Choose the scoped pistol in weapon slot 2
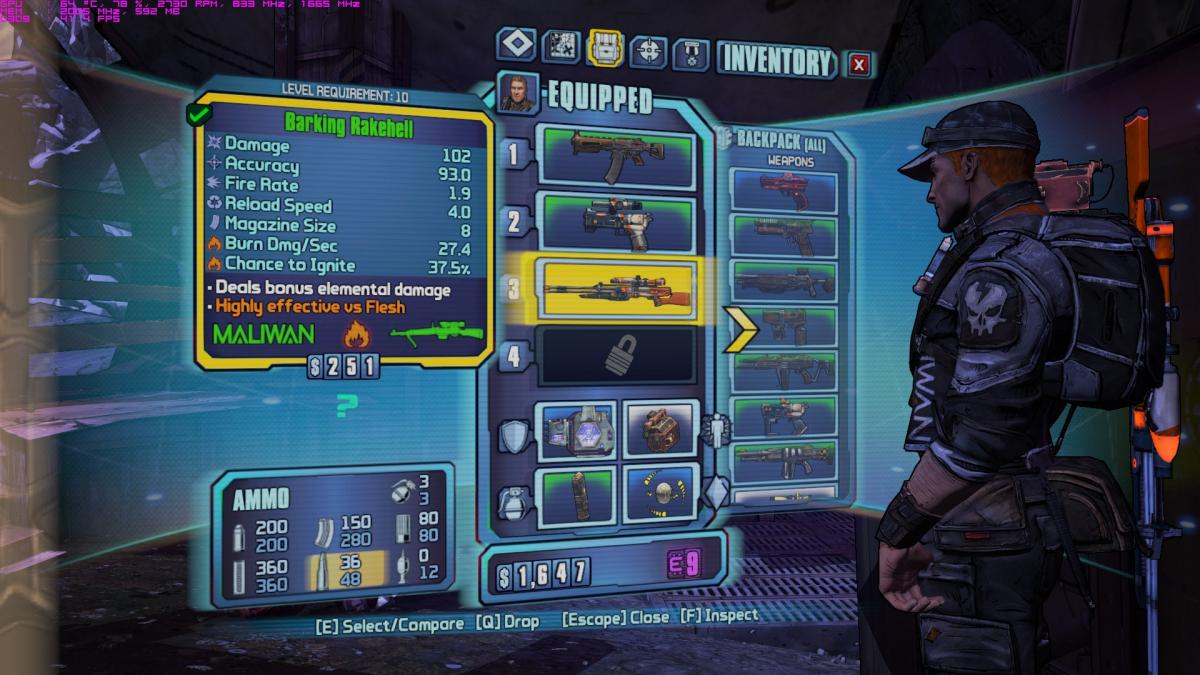1200x675 pixels. point(615,222)
